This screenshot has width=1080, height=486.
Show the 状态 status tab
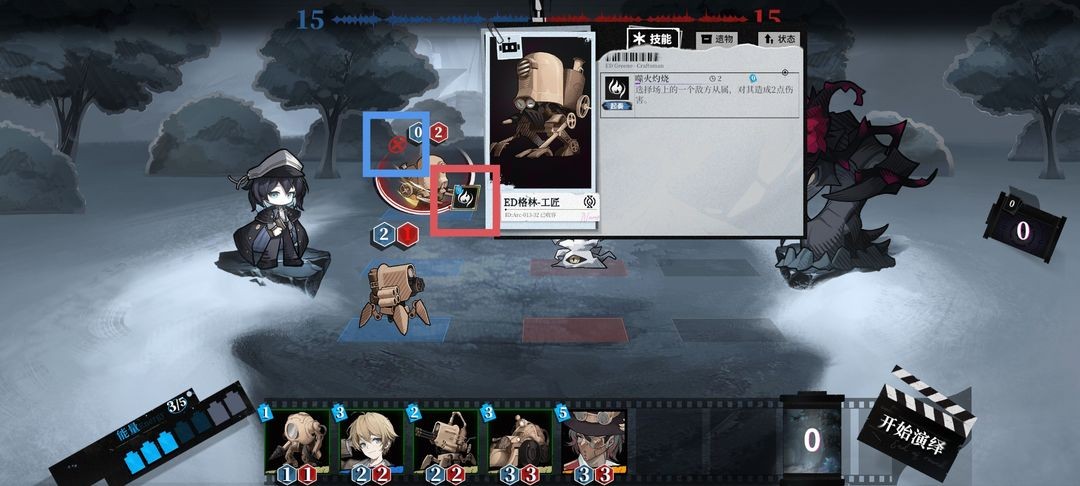pyautogui.click(x=780, y=39)
